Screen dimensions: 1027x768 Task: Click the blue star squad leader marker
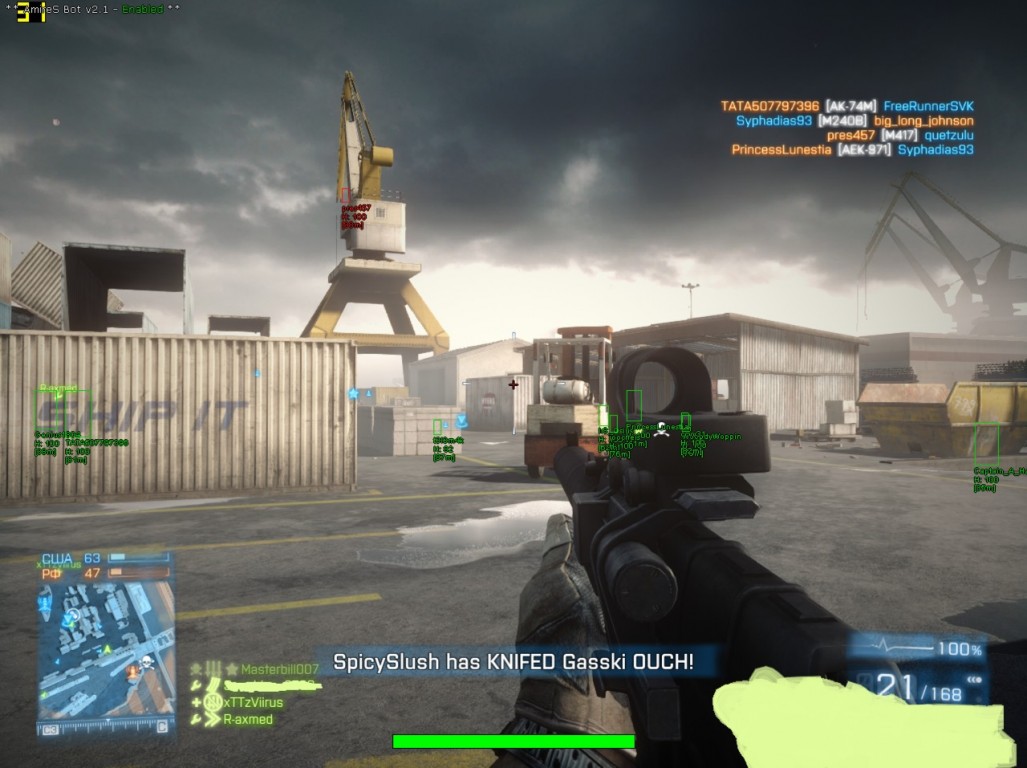point(353,394)
